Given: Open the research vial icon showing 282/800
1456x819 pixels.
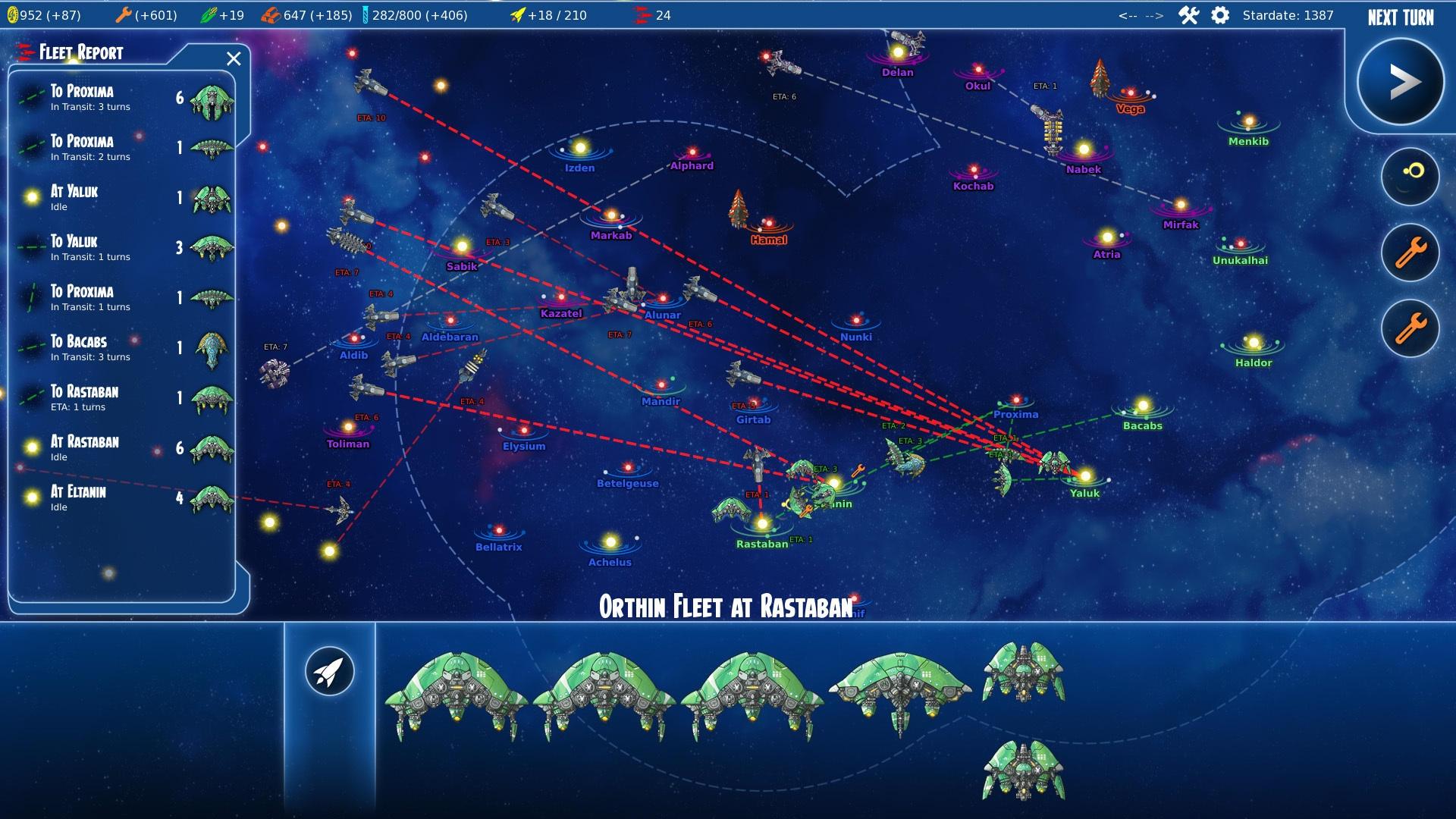Looking at the screenshot, I should (366, 13).
